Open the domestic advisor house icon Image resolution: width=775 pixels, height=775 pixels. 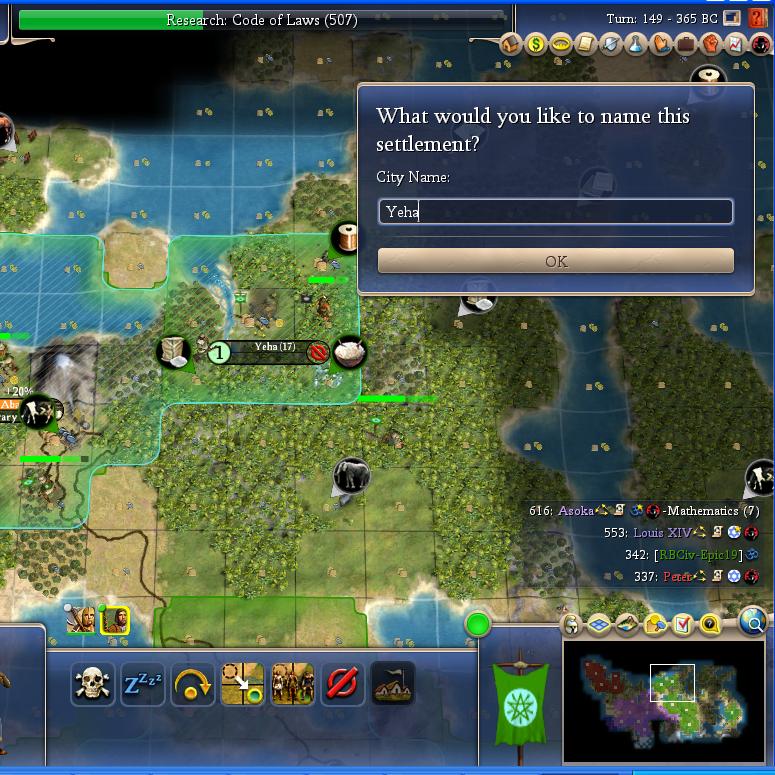(511, 45)
